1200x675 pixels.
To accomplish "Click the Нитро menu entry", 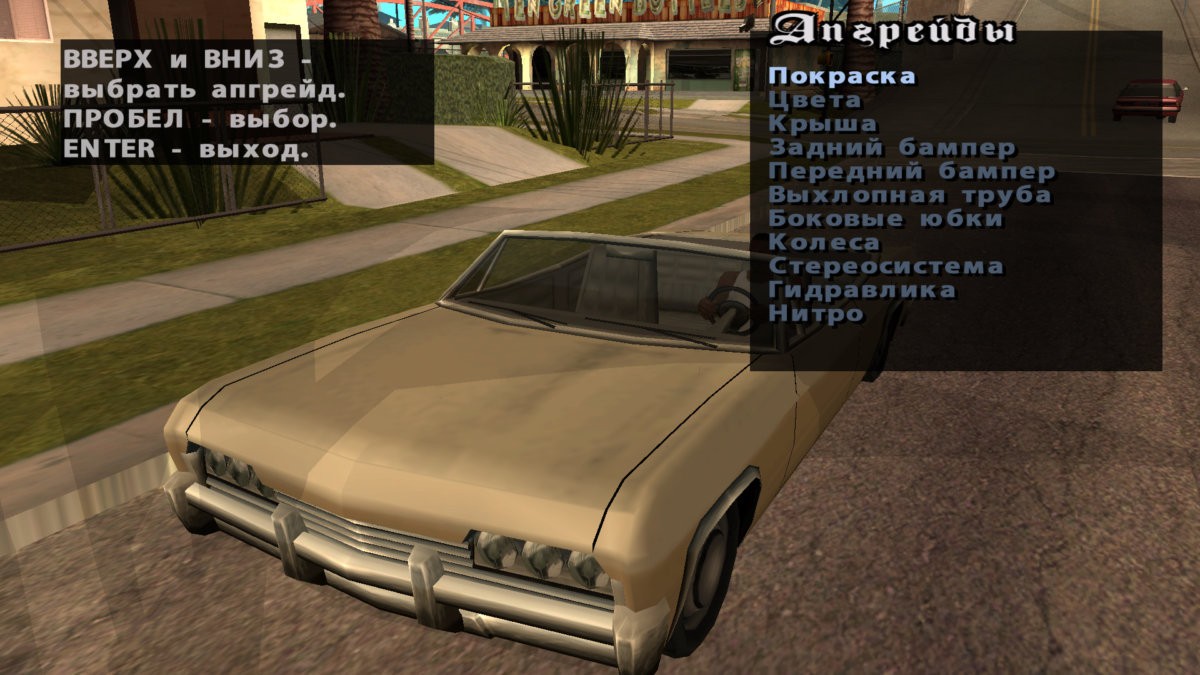I will coord(815,314).
